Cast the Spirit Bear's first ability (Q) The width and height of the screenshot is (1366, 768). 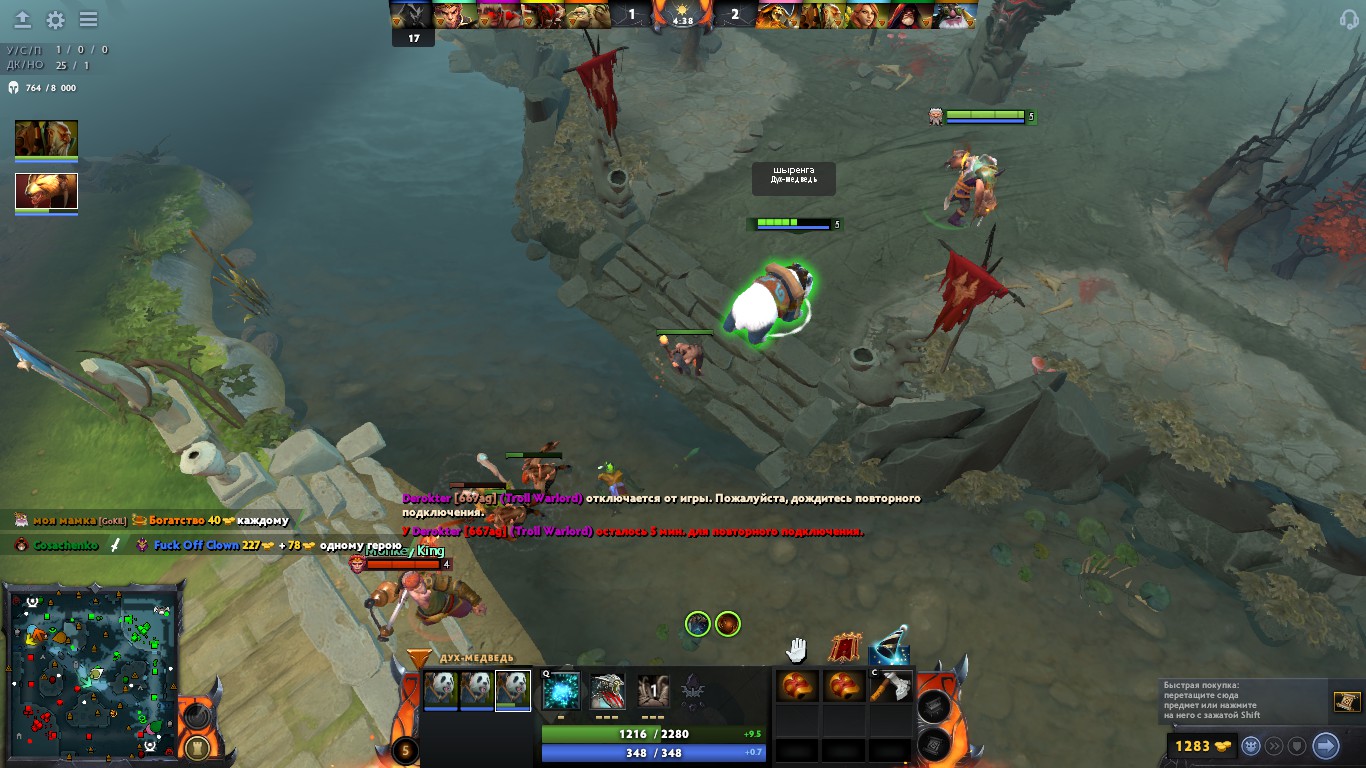coord(560,689)
